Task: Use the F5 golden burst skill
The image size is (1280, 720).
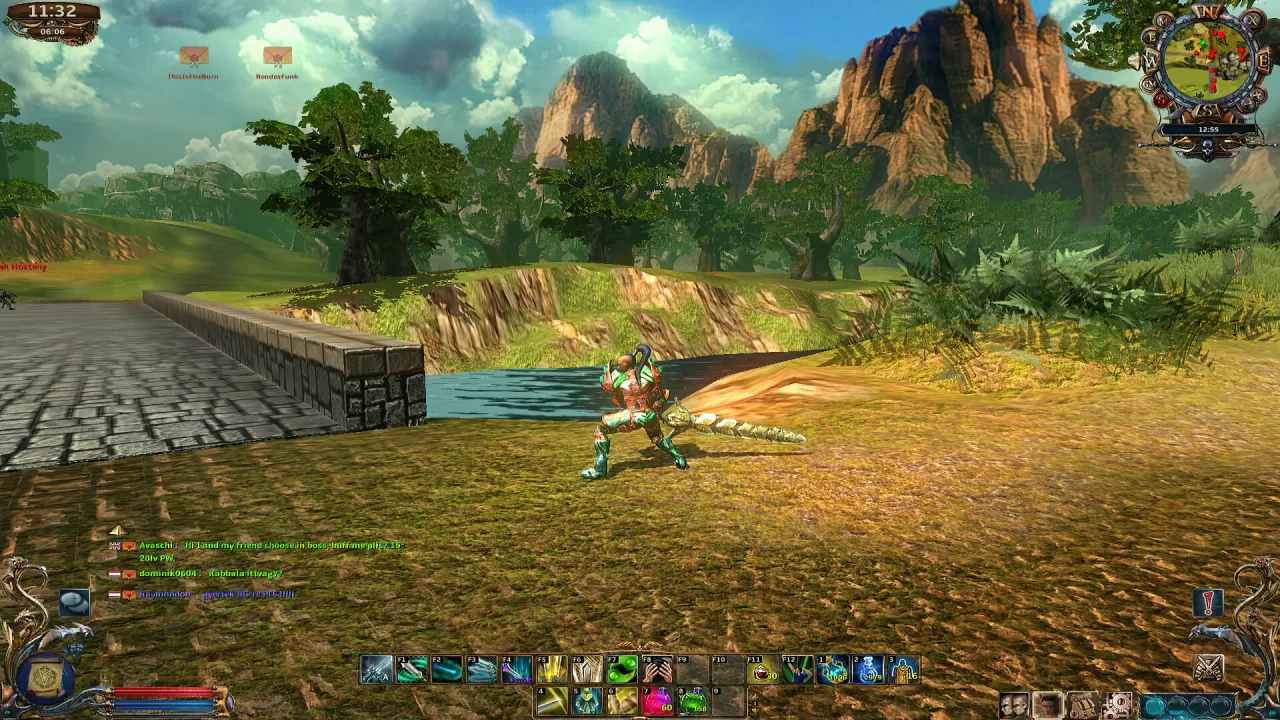Action: pos(551,669)
